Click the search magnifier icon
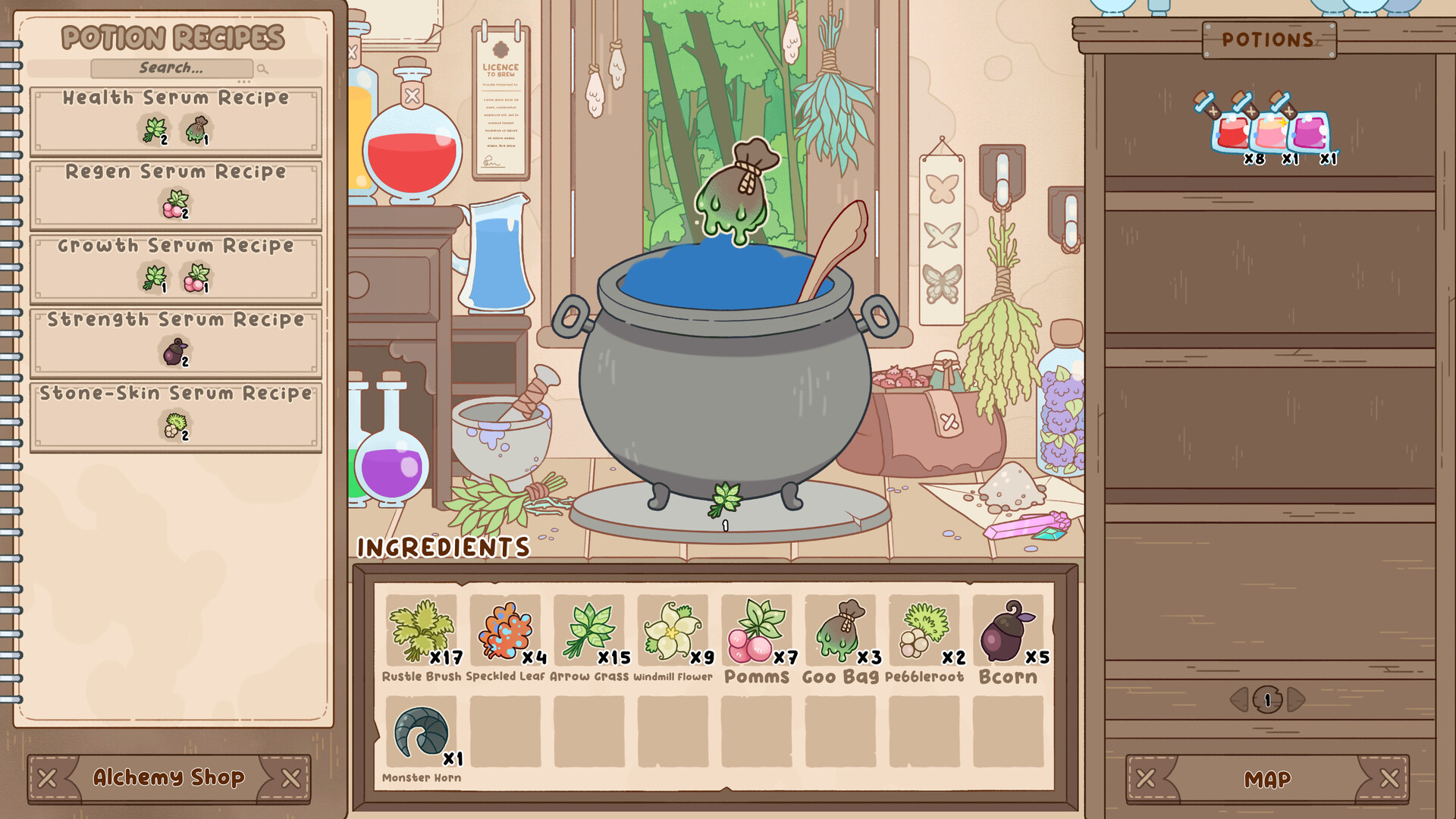Viewport: 1456px width, 819px height. (x=262, y=69)
